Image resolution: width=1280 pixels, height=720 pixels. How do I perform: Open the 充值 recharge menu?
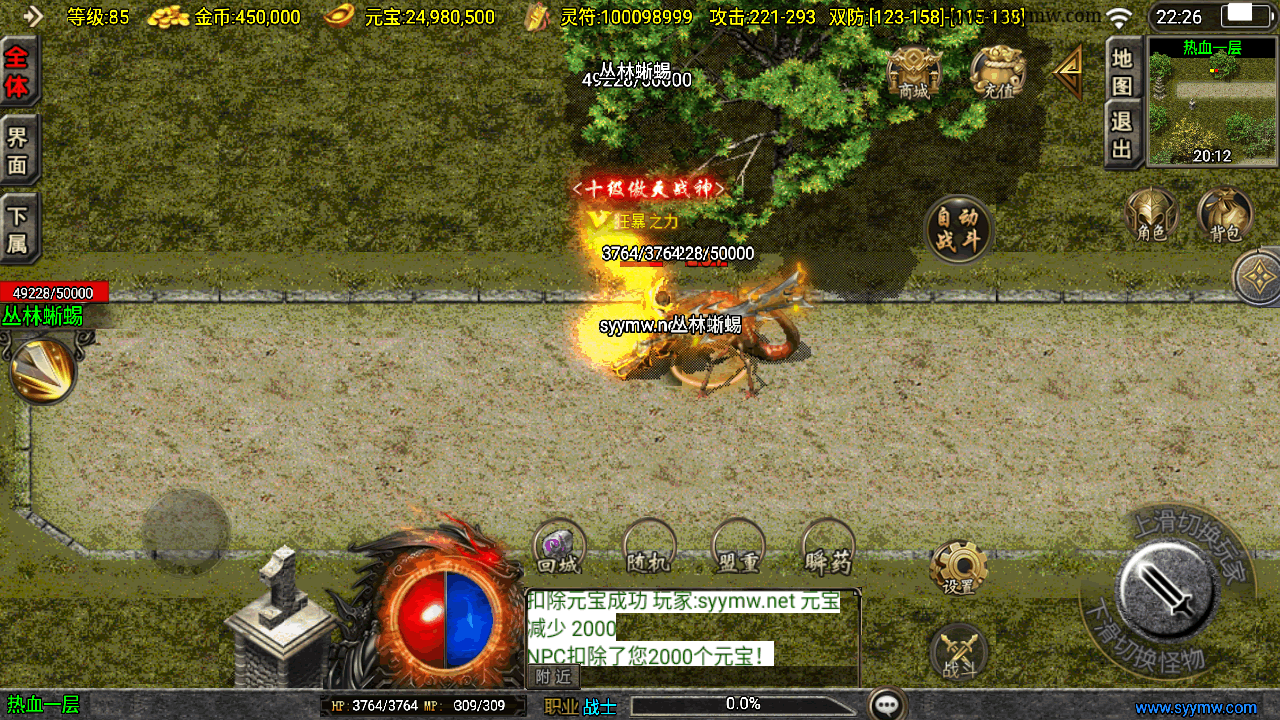click(997, 72)
